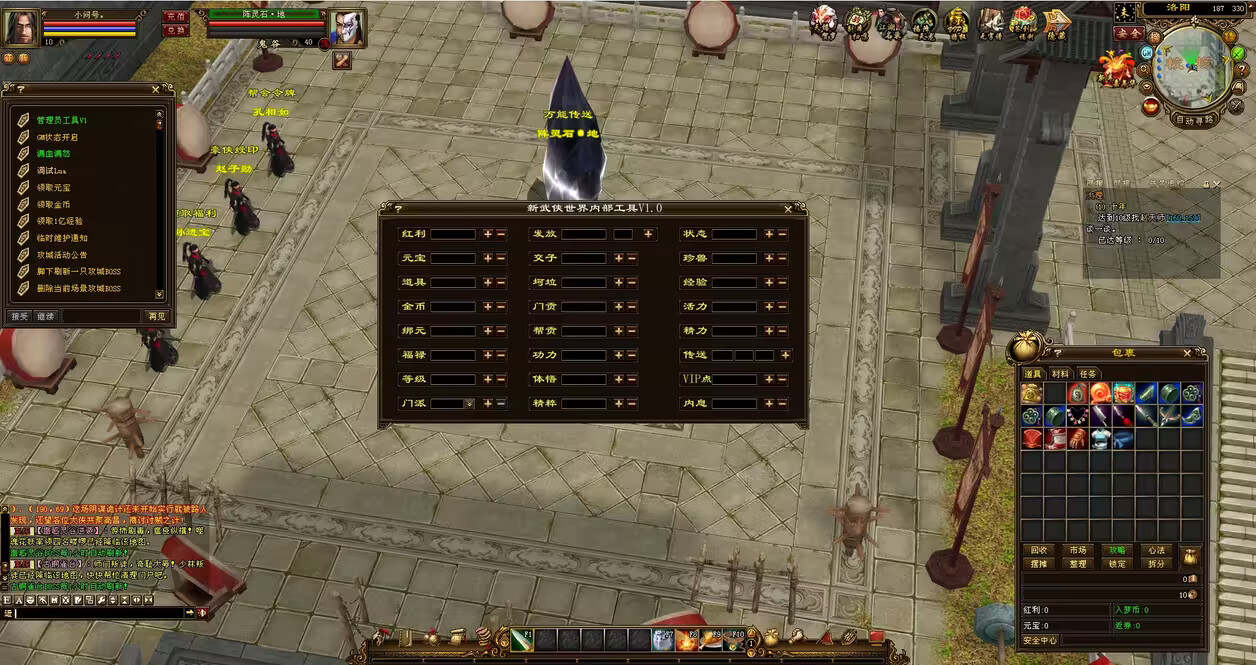Switch to the 材料 tab in the bag
The width and height of the screenshot is (1256, 665).
[1060, 374]
